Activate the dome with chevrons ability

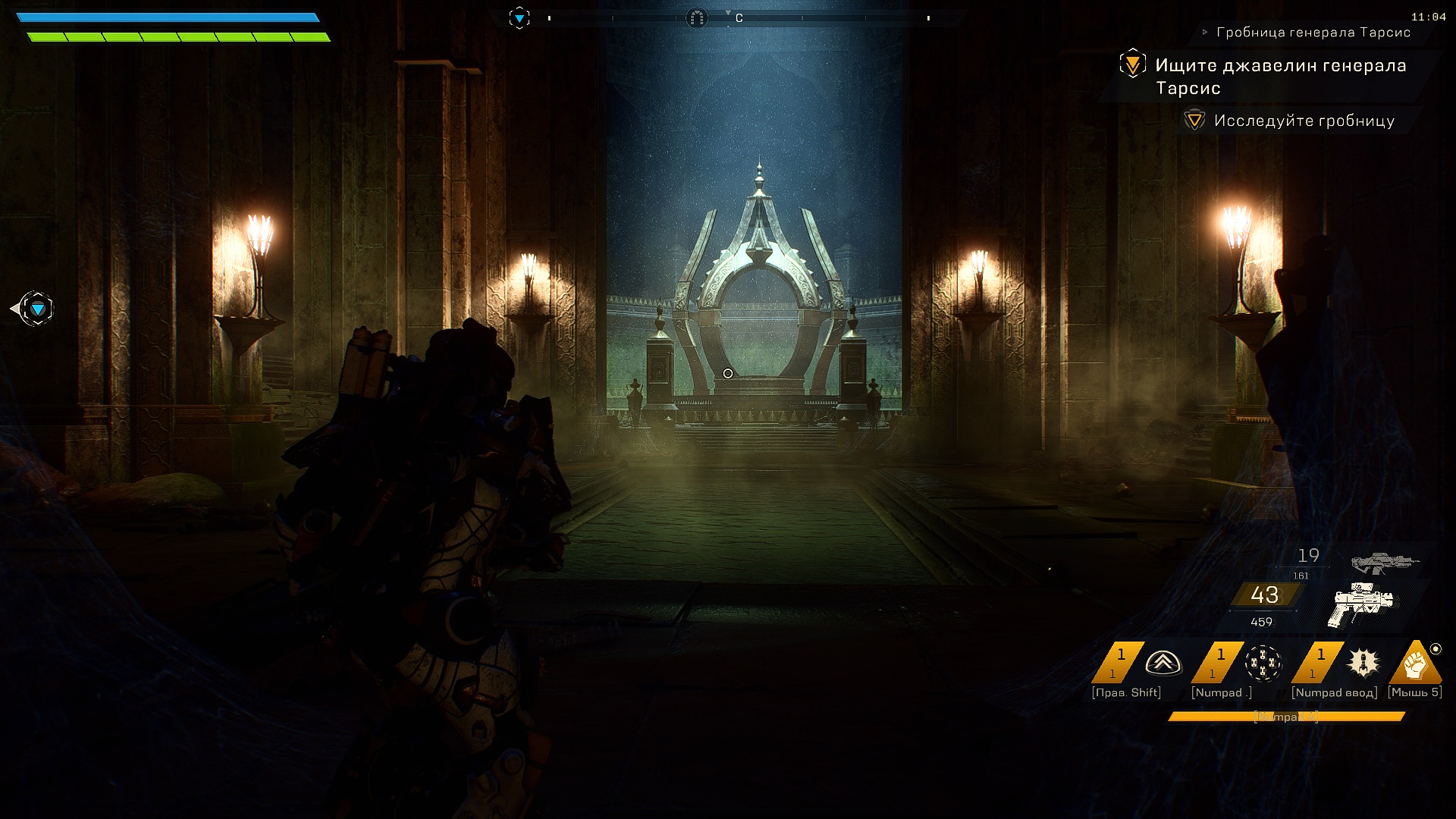point(1163,664)
